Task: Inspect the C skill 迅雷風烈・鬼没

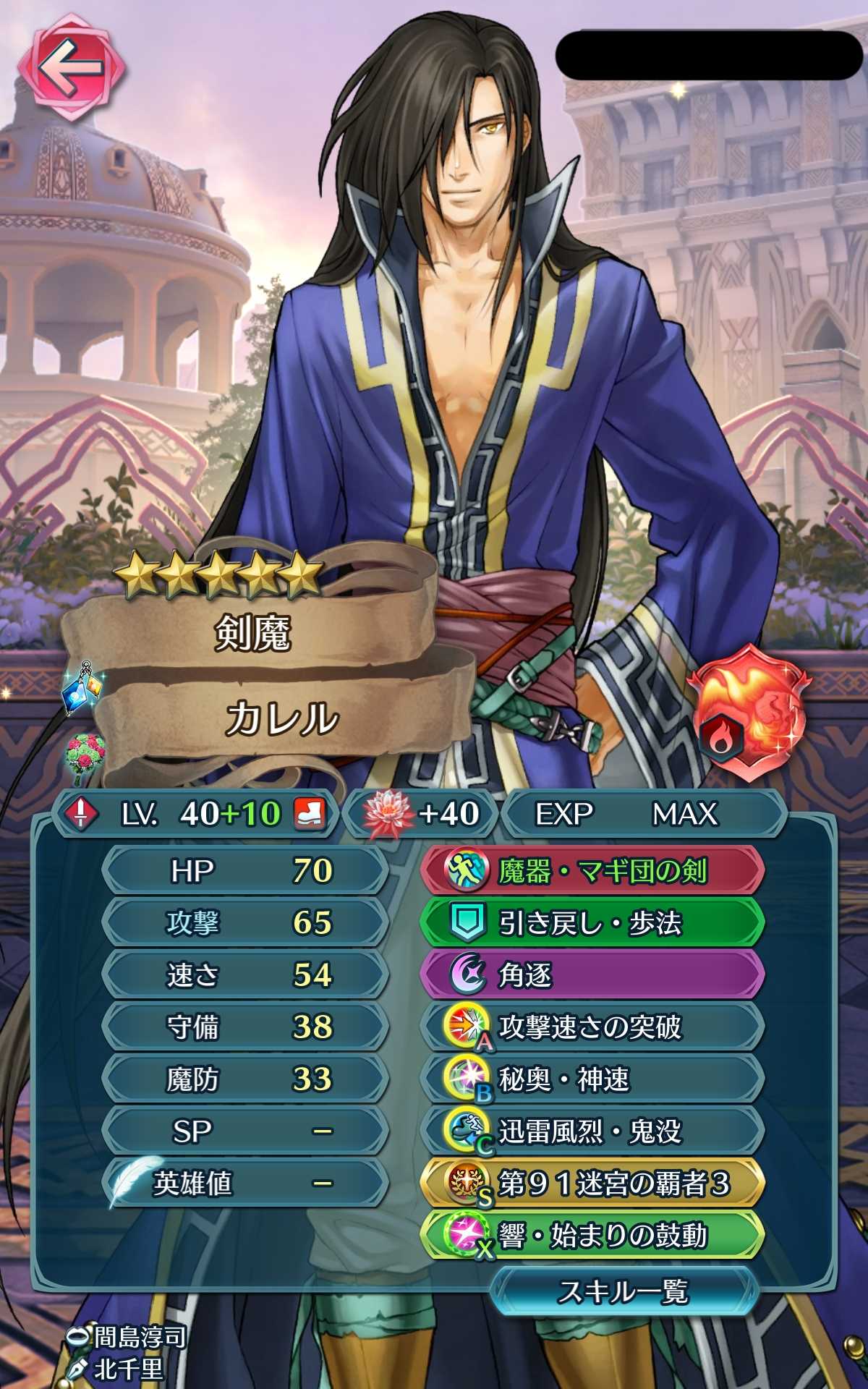Action: 592,1131
